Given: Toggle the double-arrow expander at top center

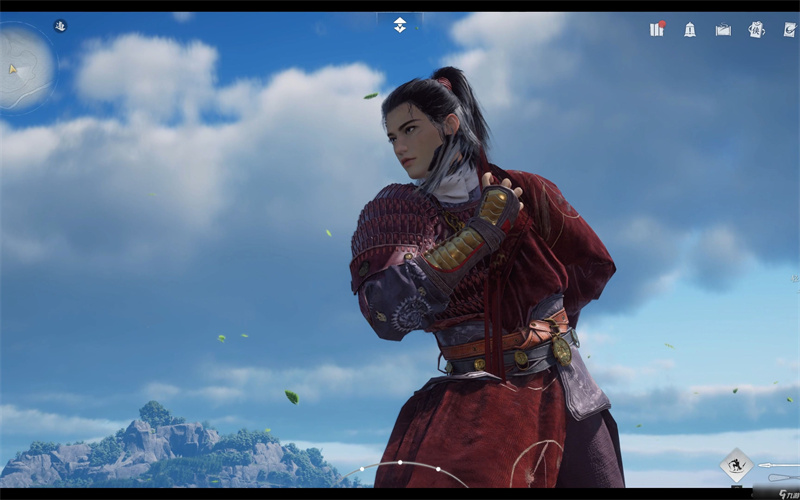Looking at the screenshot, I should coord(400,25).
